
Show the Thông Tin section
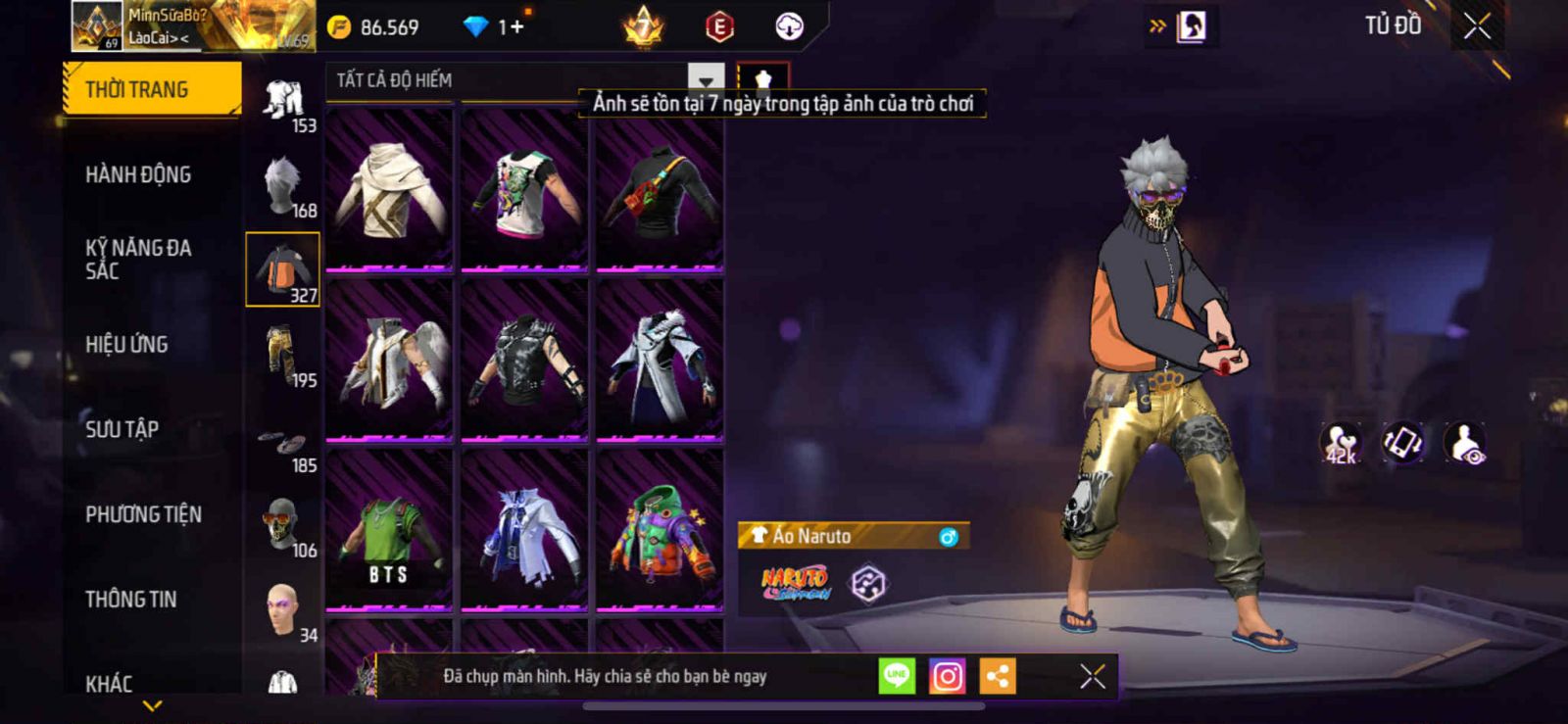coord(130,599)
